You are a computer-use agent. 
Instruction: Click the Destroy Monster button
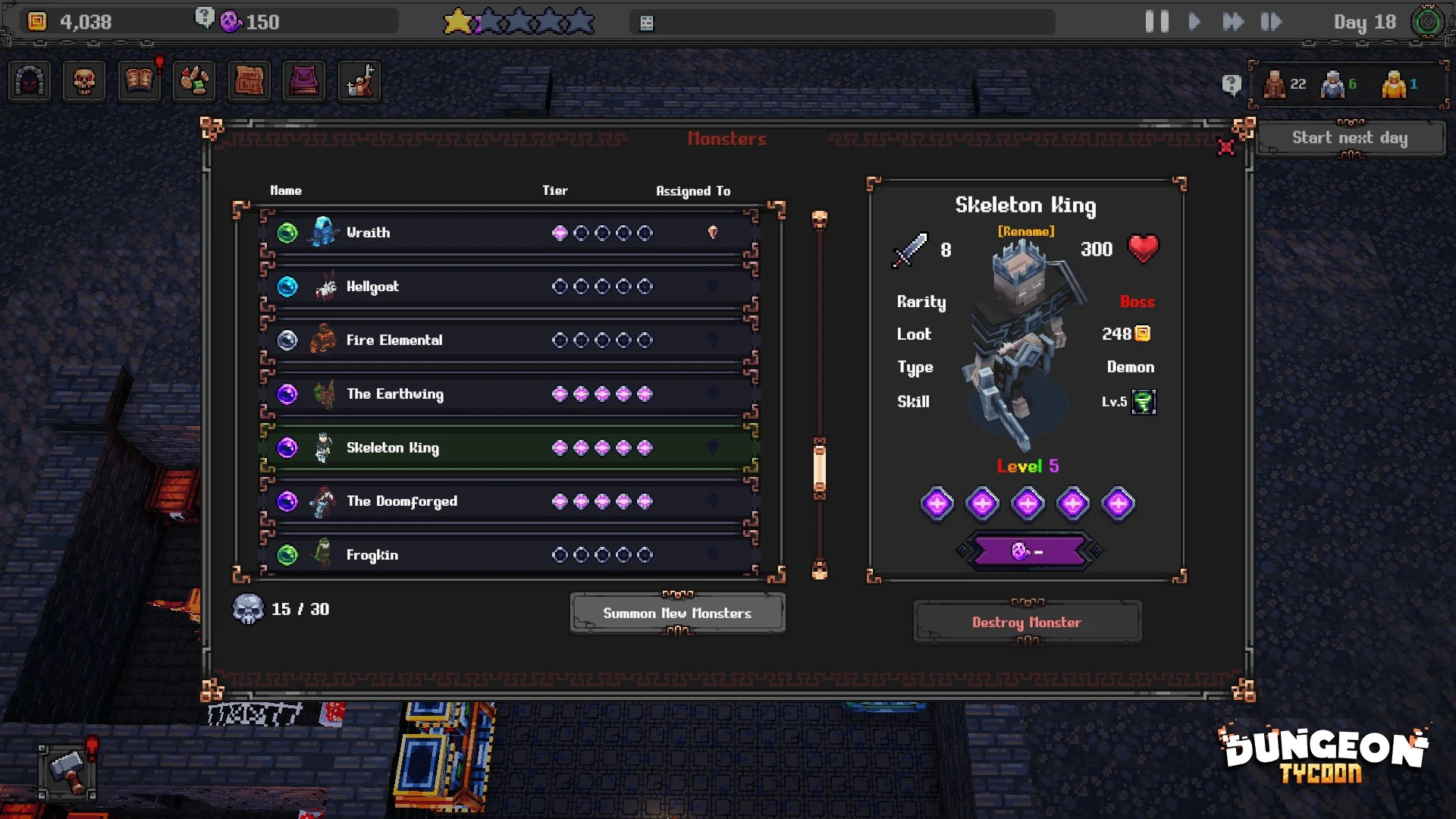(x=1027, y=623)
